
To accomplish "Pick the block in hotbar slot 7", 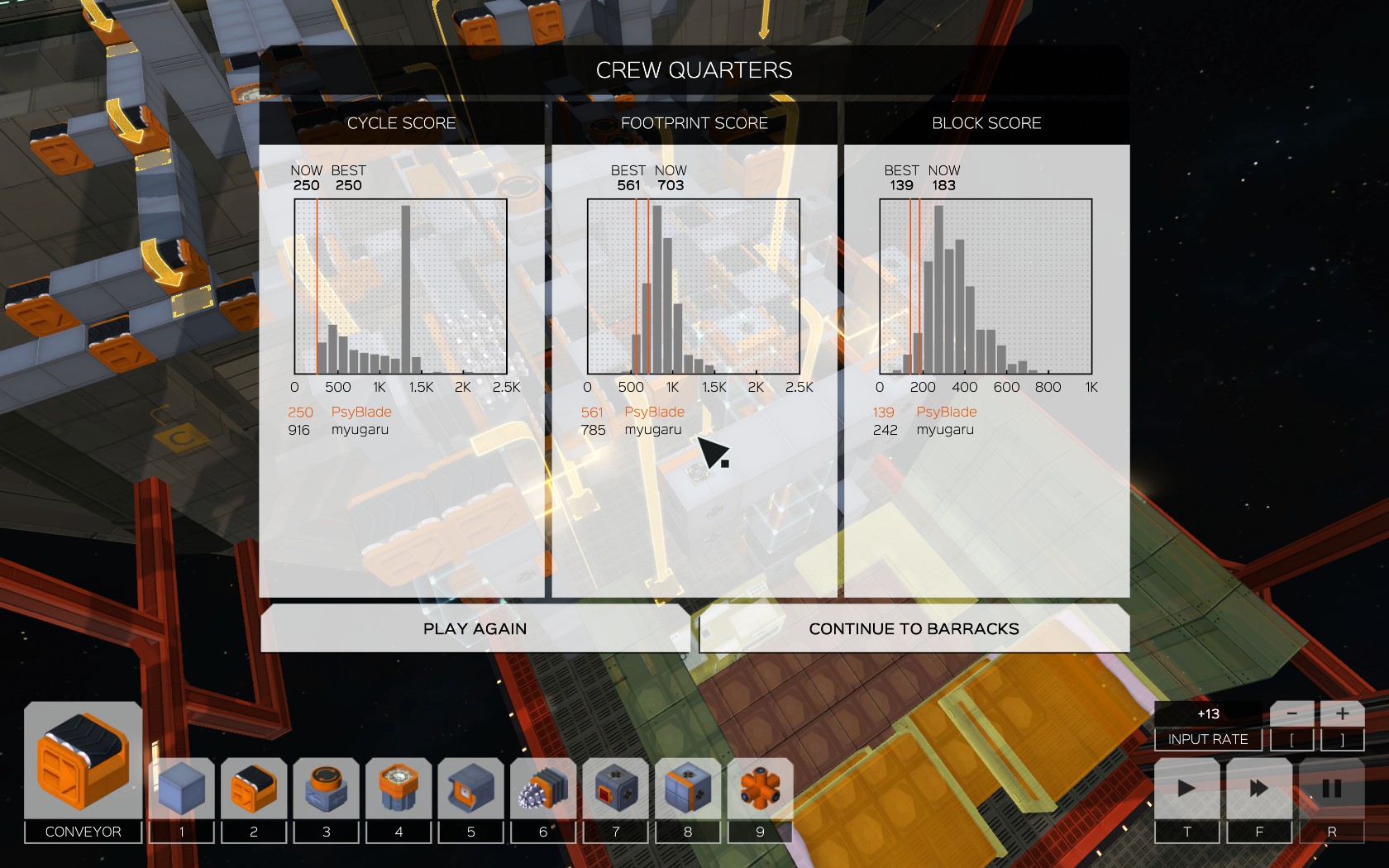I will click(x=615, y=788).
